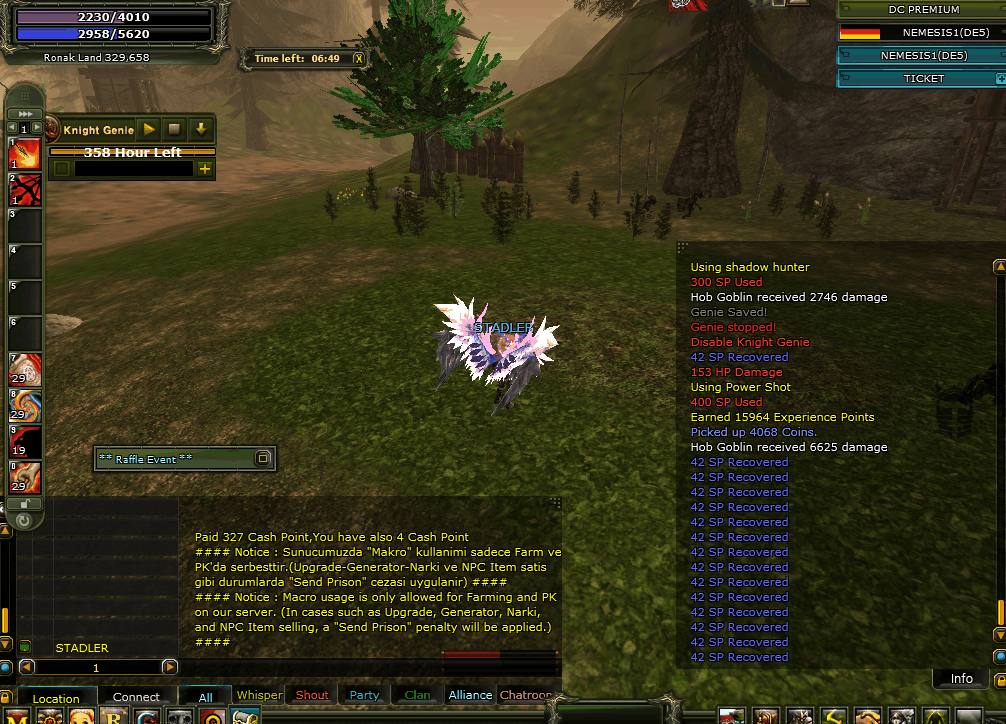Image resolution: width=1006 pixels, height=724 pixels.
Task: Switch chat to Shout
Action: 312,695
